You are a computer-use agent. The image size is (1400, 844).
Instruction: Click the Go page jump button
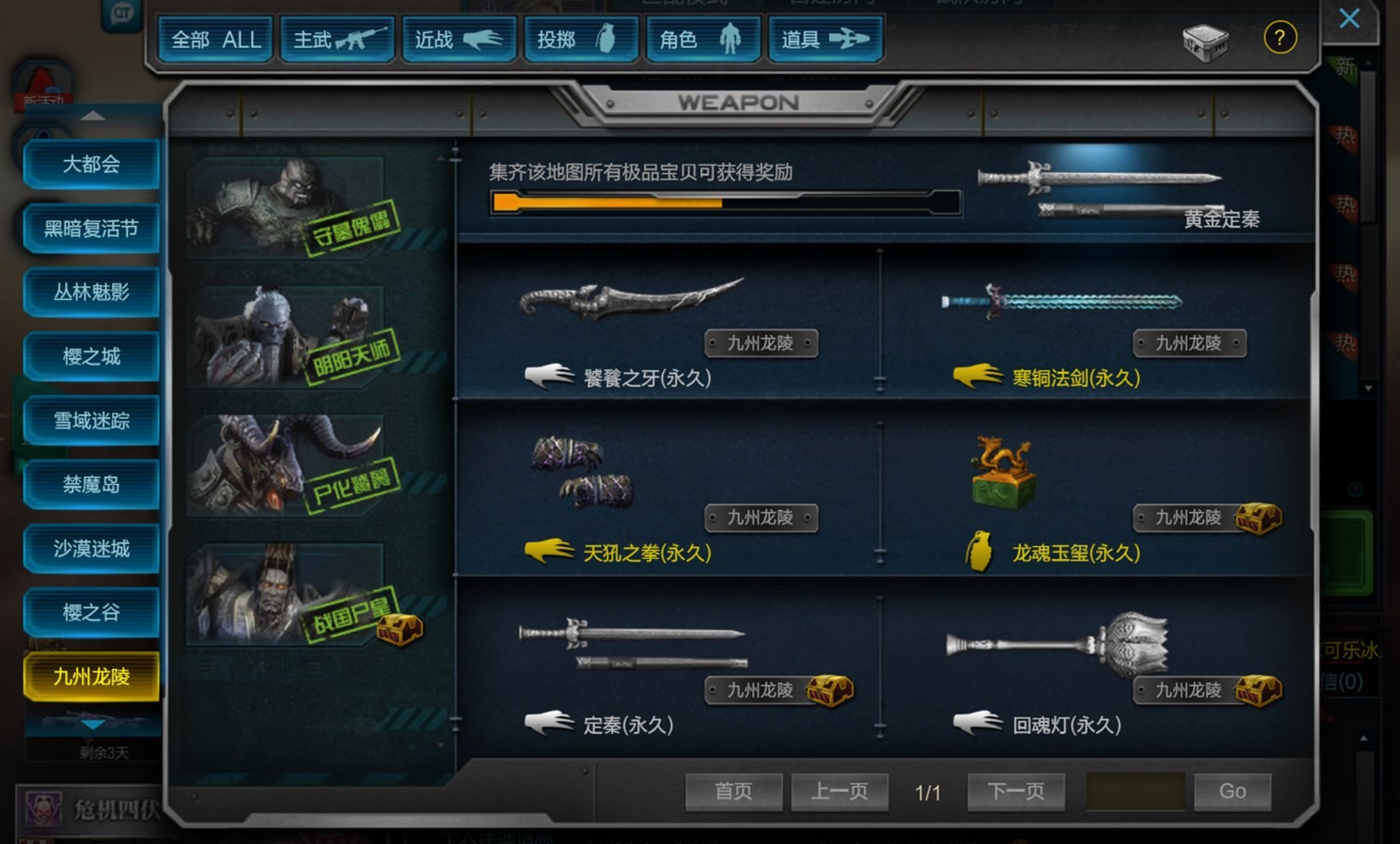point(1231,791)
